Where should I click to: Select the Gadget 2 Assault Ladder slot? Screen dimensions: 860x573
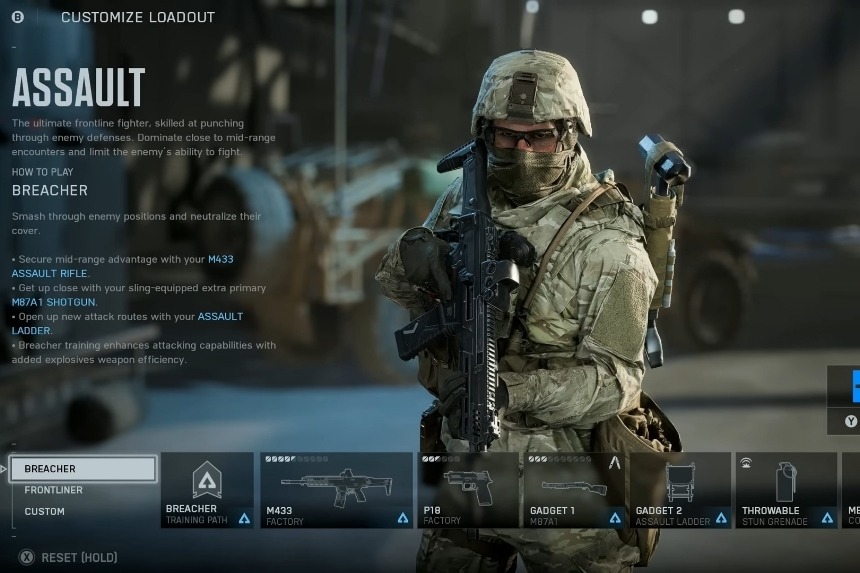pos(680,490)
